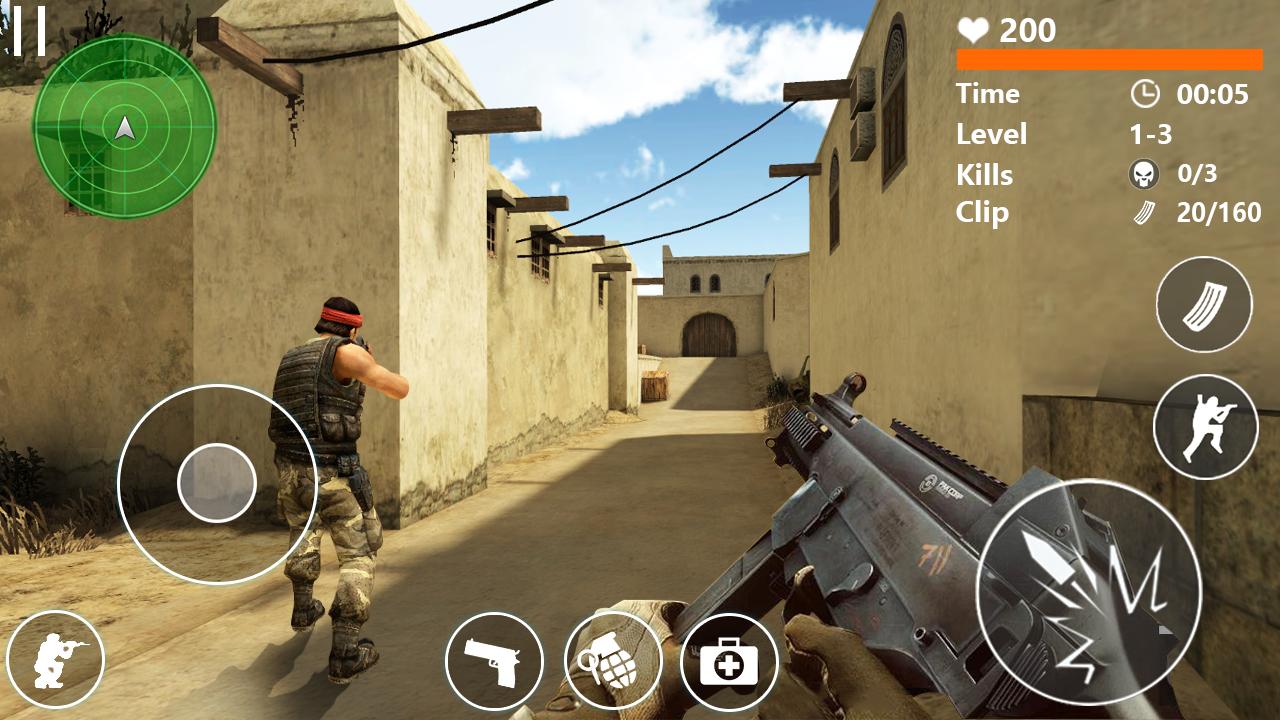
Task: Pause the game with the pause button
Action: pyautogui.click(x=29, y=31)
